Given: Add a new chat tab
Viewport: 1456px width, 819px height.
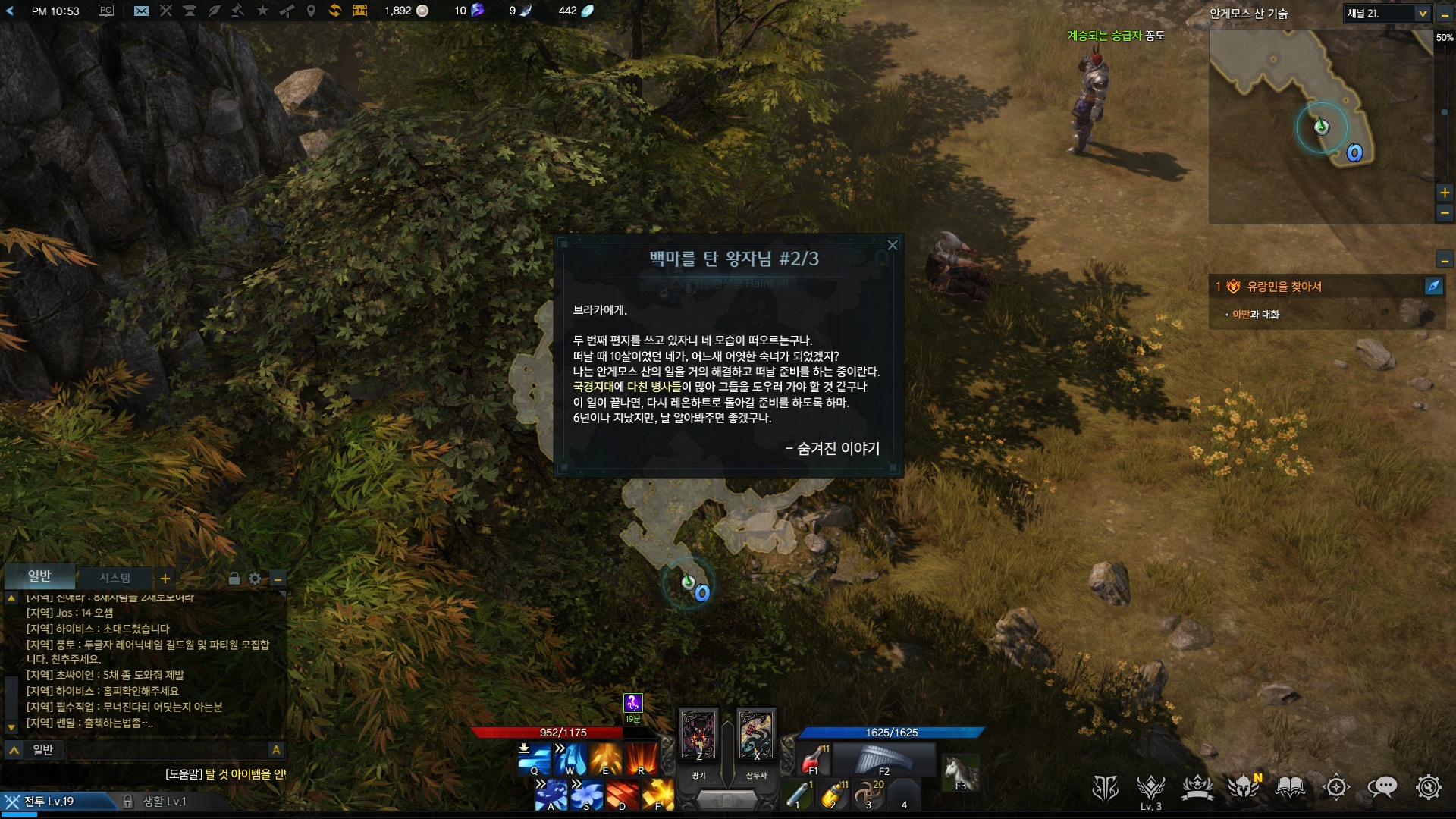Looking at the screenshot, I should (x=165, y=579).
